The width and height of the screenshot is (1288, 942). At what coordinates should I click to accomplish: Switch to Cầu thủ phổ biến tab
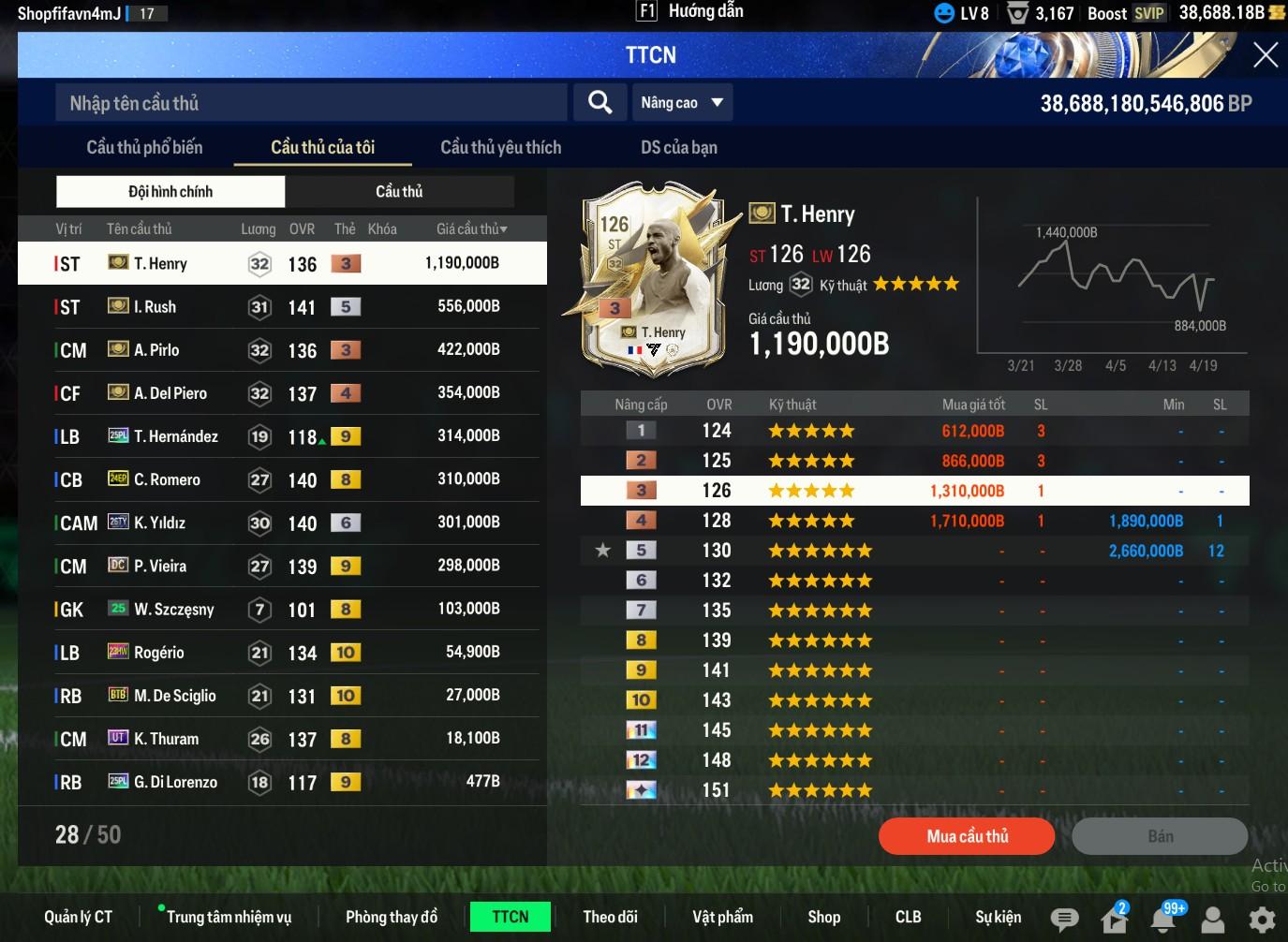coord(144,147)
